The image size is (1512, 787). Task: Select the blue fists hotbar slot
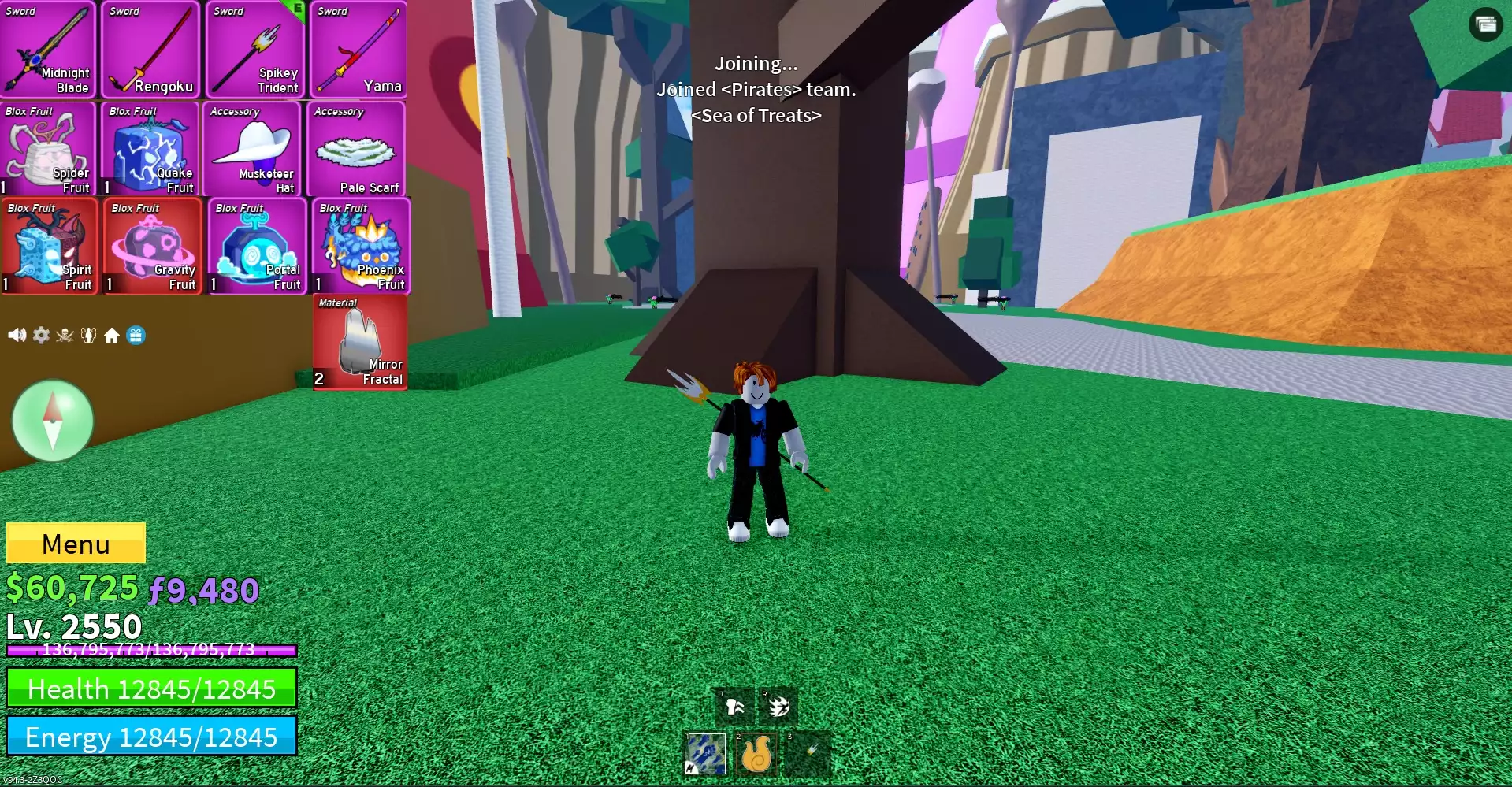coord(704,754)
